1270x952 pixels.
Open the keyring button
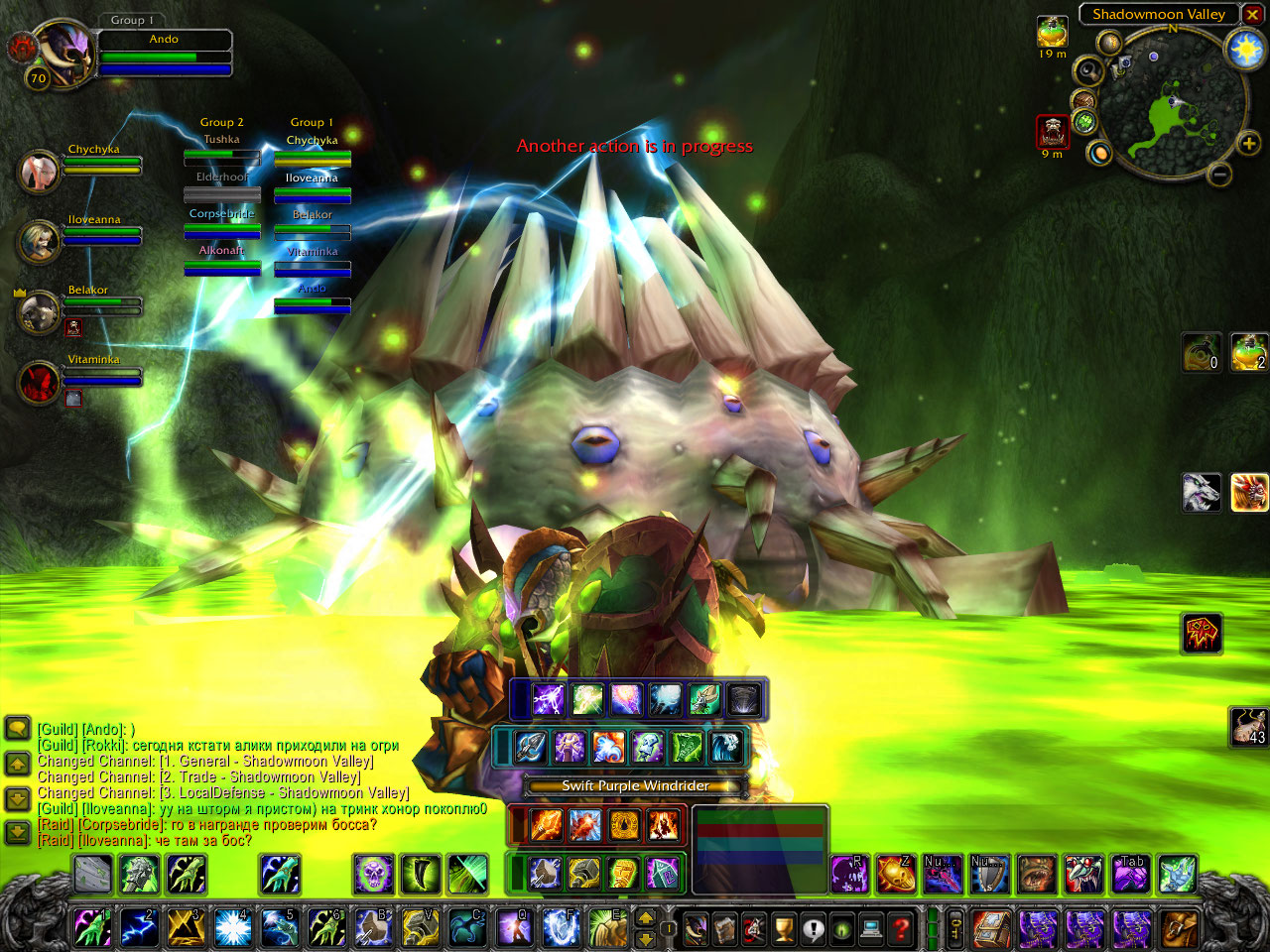pyautogui.click(x=955, y=929)
